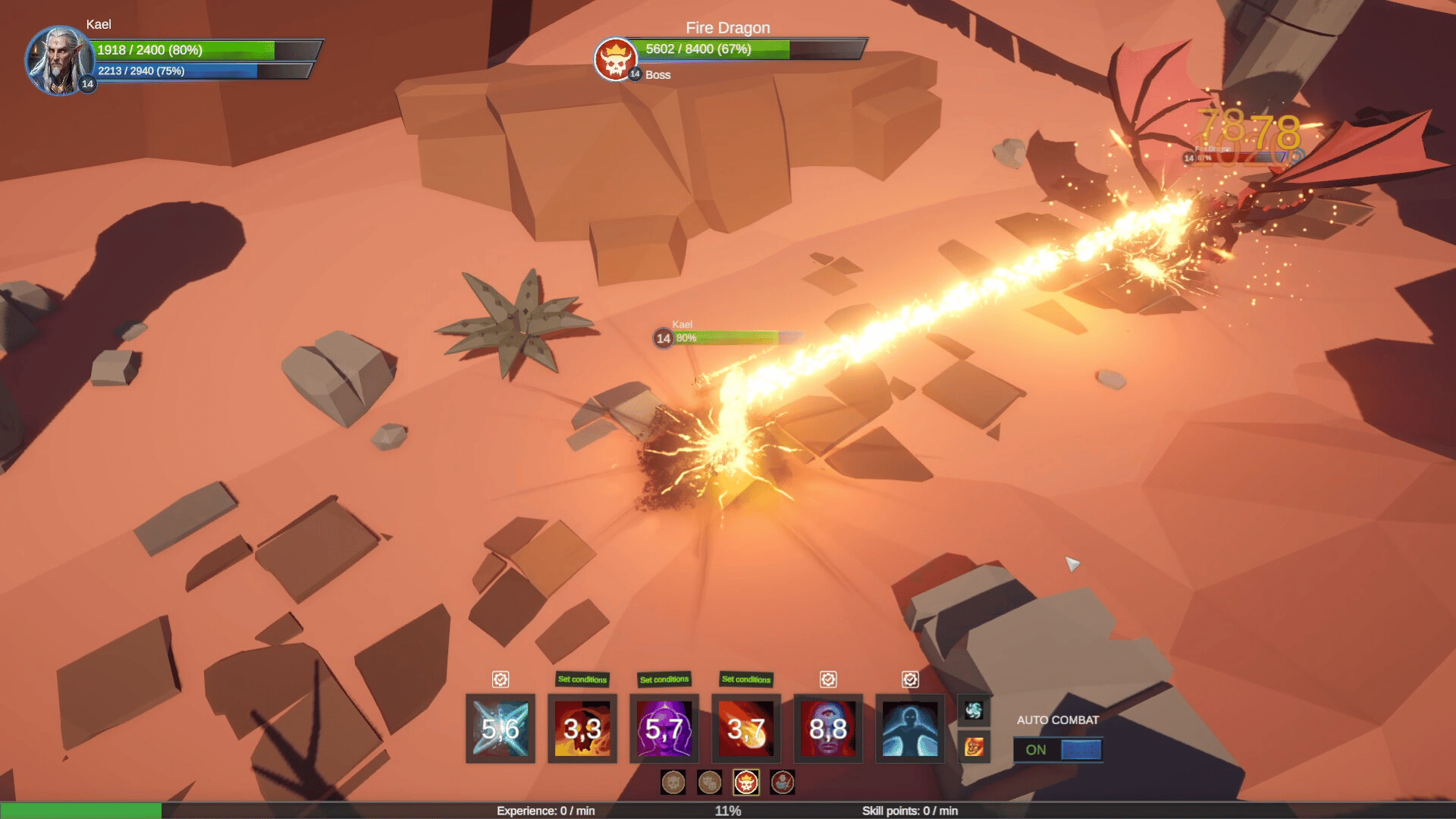This screenshot has width=1456, height=819.
Task: Open Set conditions above the flaming skull skill
Action: coord(582,679)
